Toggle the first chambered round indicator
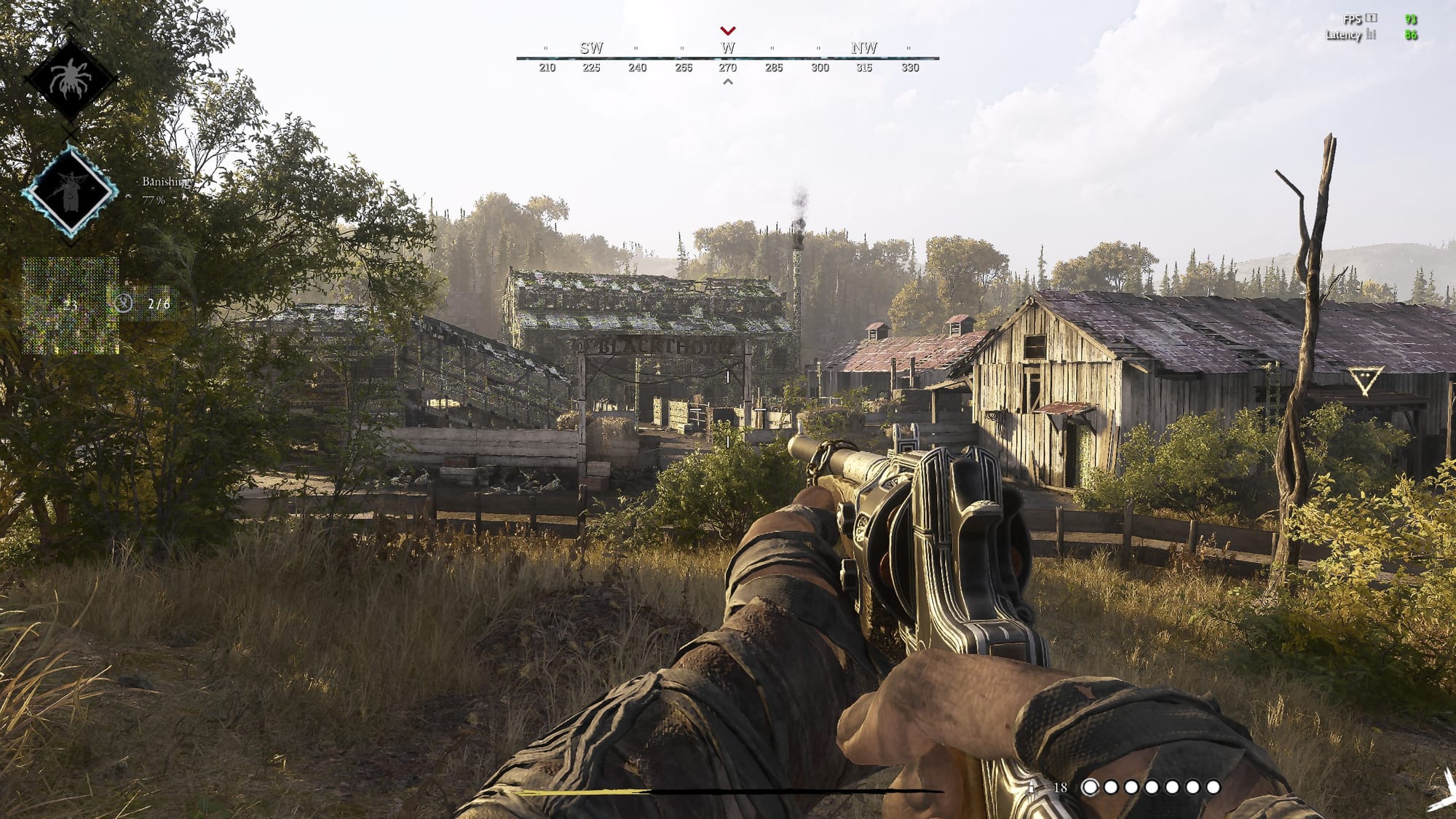This screenshot has height=819, width=1456. [x=1090, y=788]
